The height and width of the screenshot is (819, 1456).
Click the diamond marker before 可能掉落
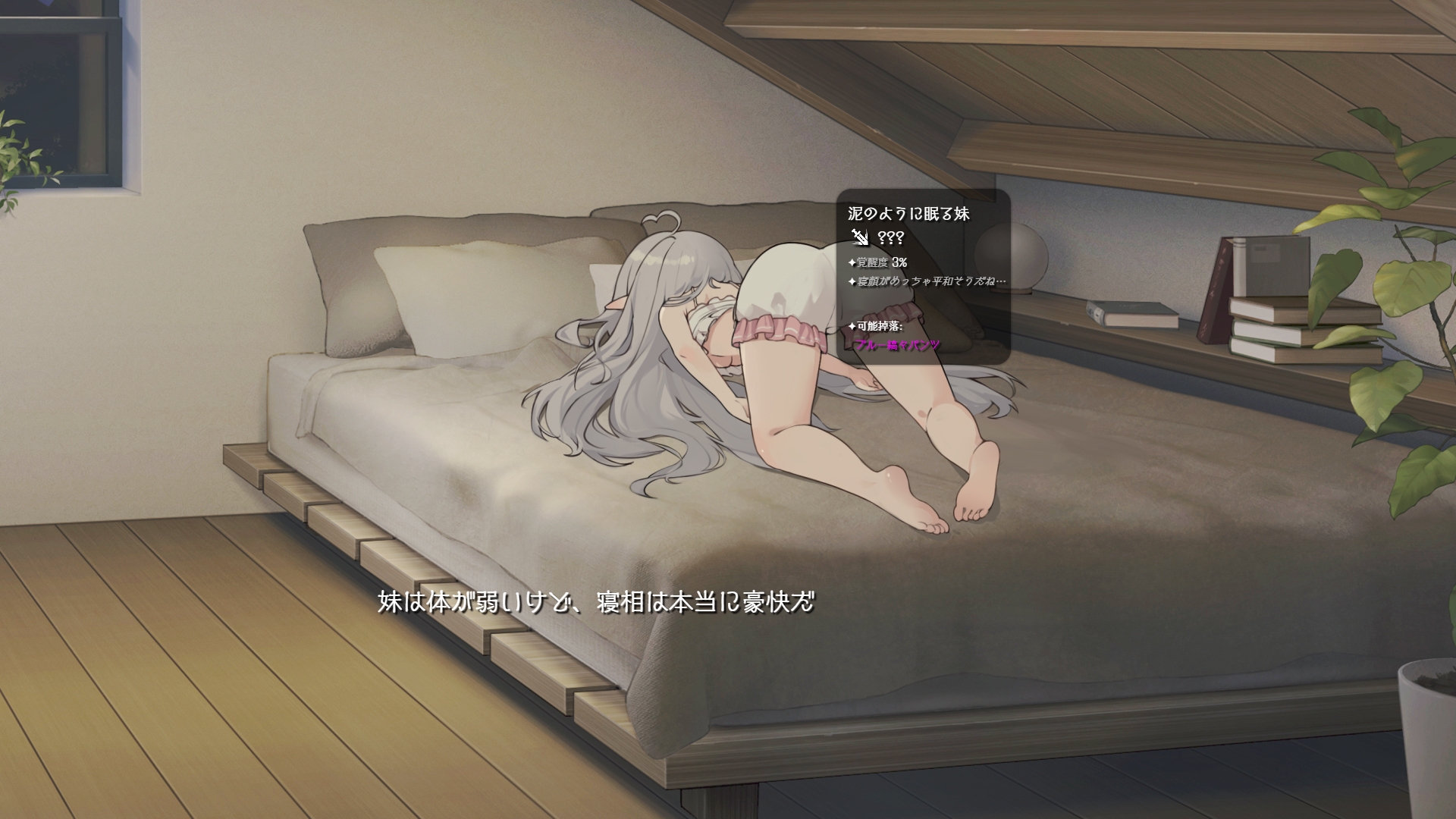[852, 327]
